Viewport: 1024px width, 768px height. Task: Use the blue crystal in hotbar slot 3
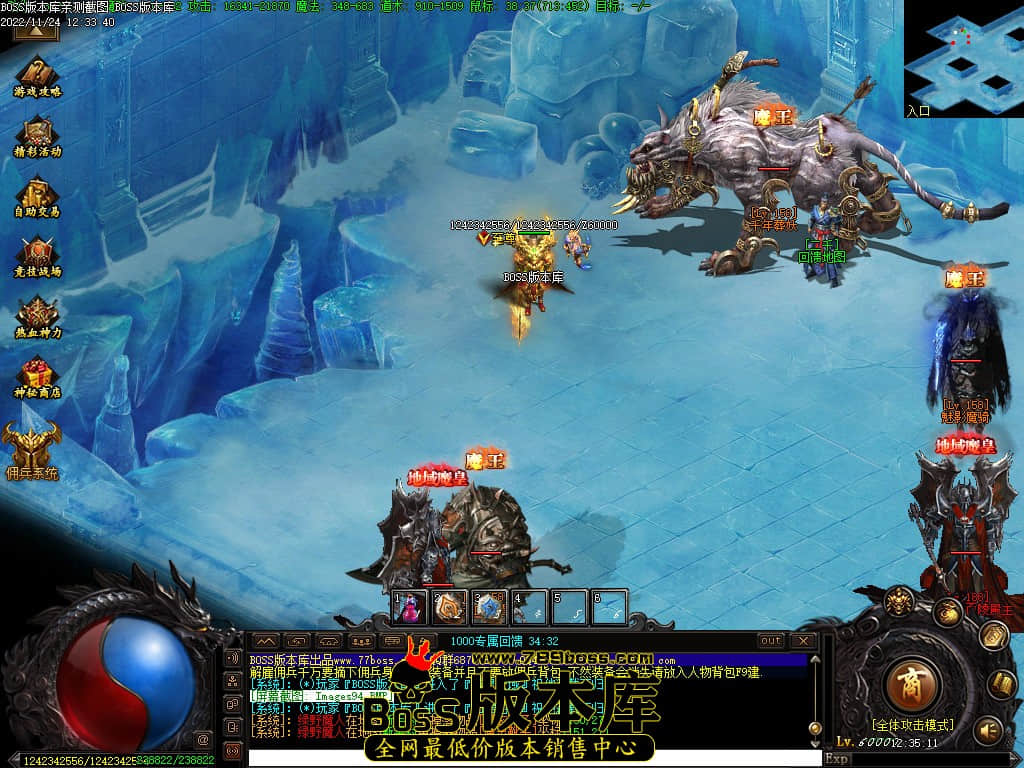coord(488,607)
